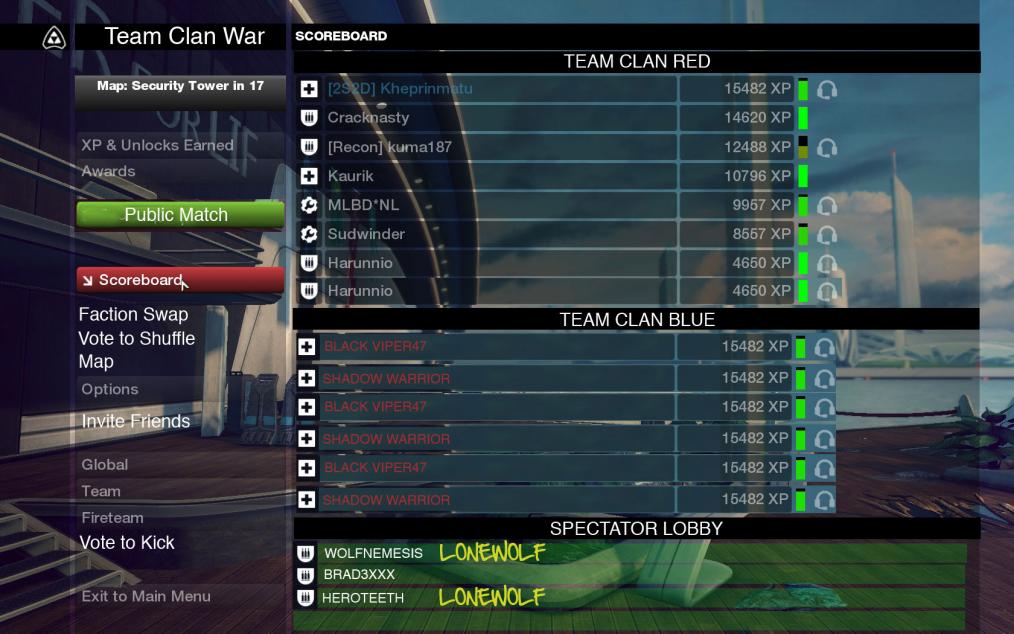Choose spectator BRAD3XXX row
The image size is (1014, 634).
[x=359, y=575]
